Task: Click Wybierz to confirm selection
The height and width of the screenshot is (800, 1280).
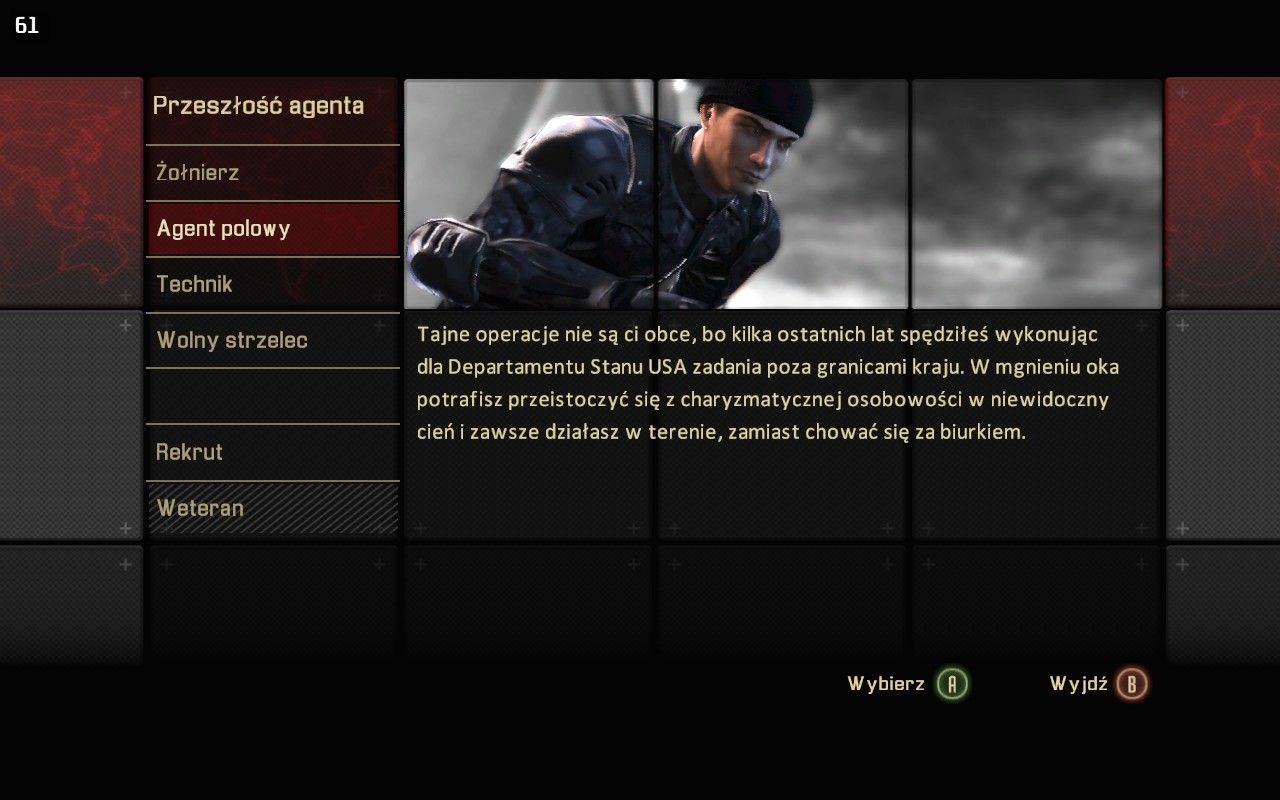Action: pyautogui.click(x=885, y=685)
